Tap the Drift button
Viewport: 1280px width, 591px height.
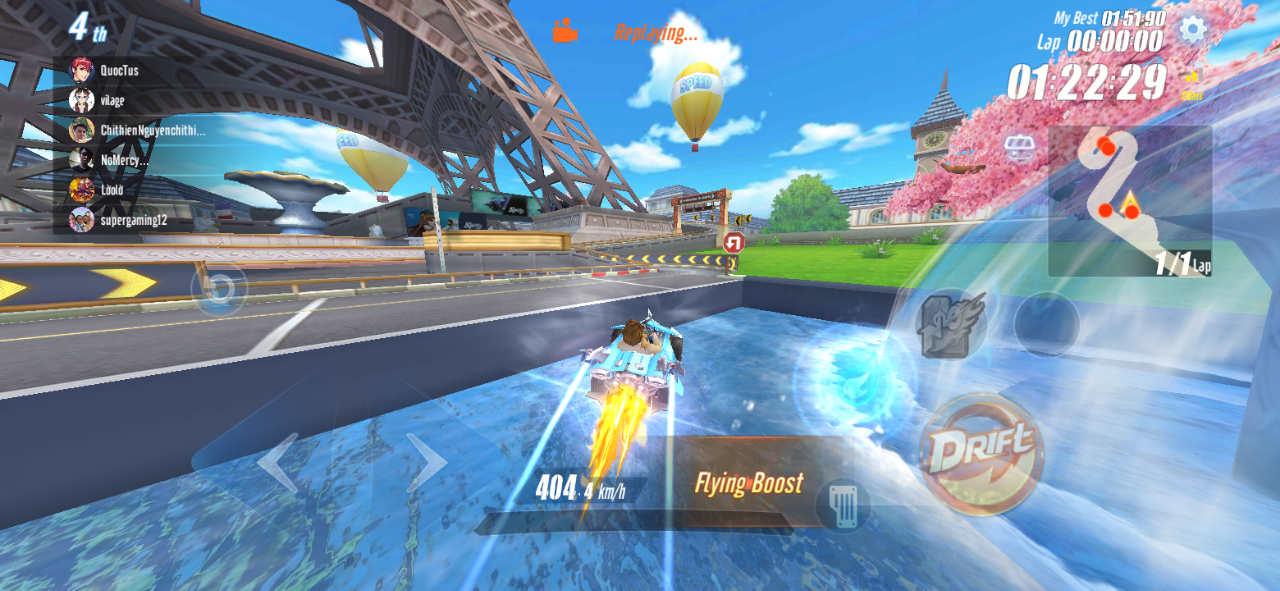point(981,453)
